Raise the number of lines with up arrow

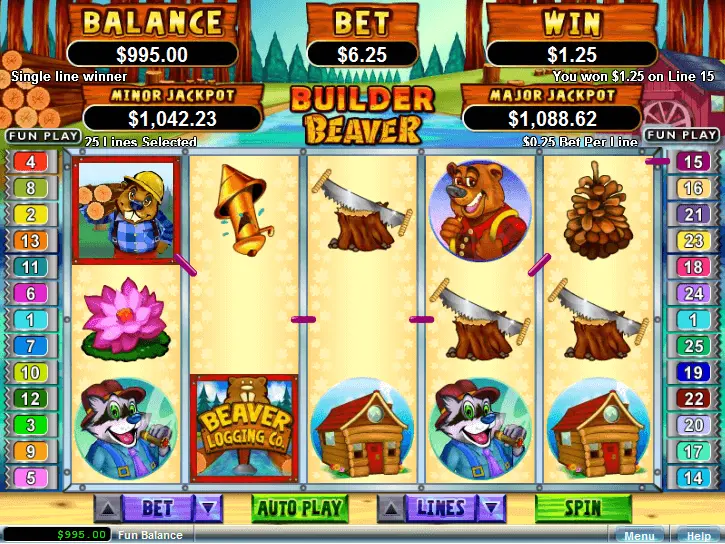(x=392, y=509)
